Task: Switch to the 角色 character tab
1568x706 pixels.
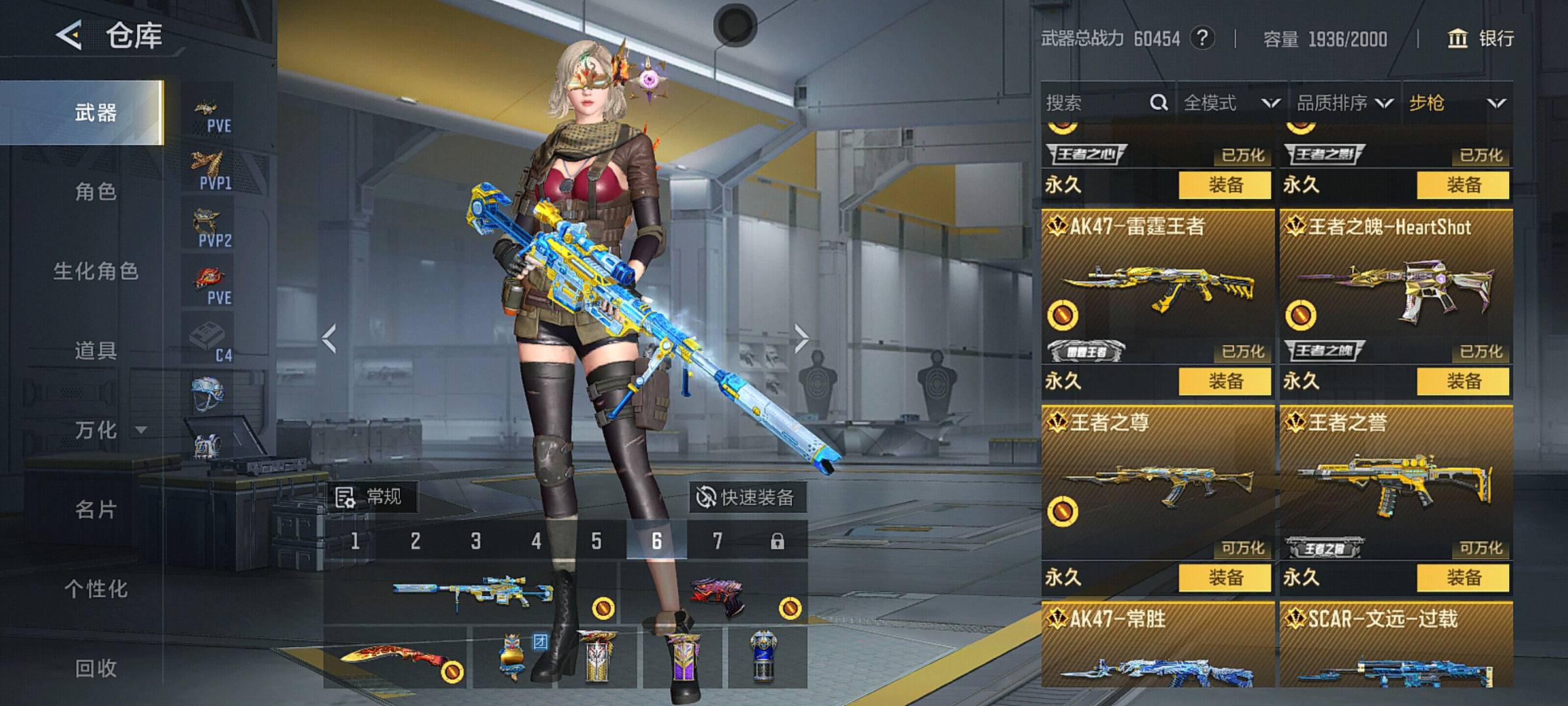Action: pyautogui.click(x=95, y=192)
